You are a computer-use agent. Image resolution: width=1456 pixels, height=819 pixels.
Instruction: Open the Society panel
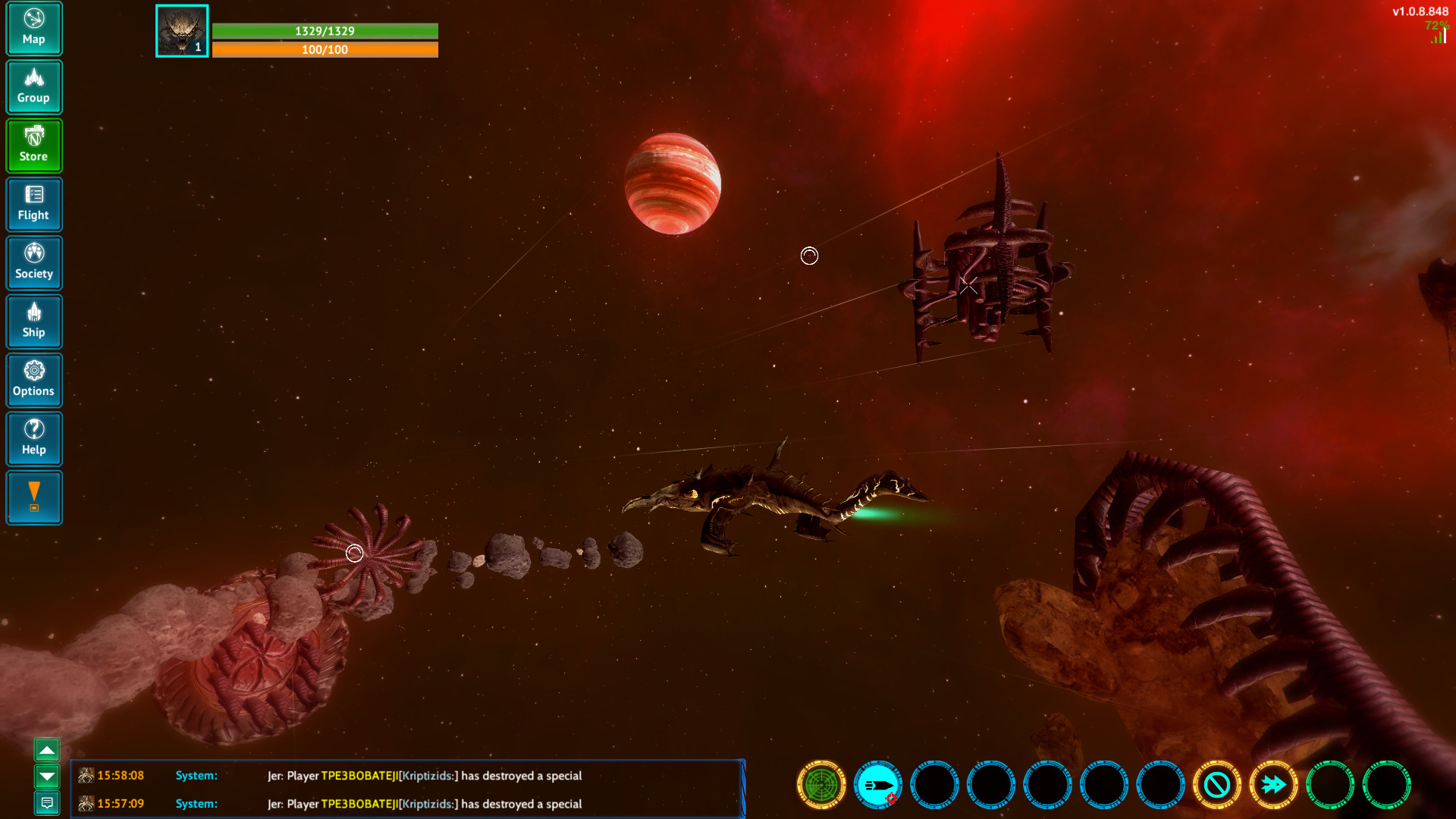click(x=33, y=262)
